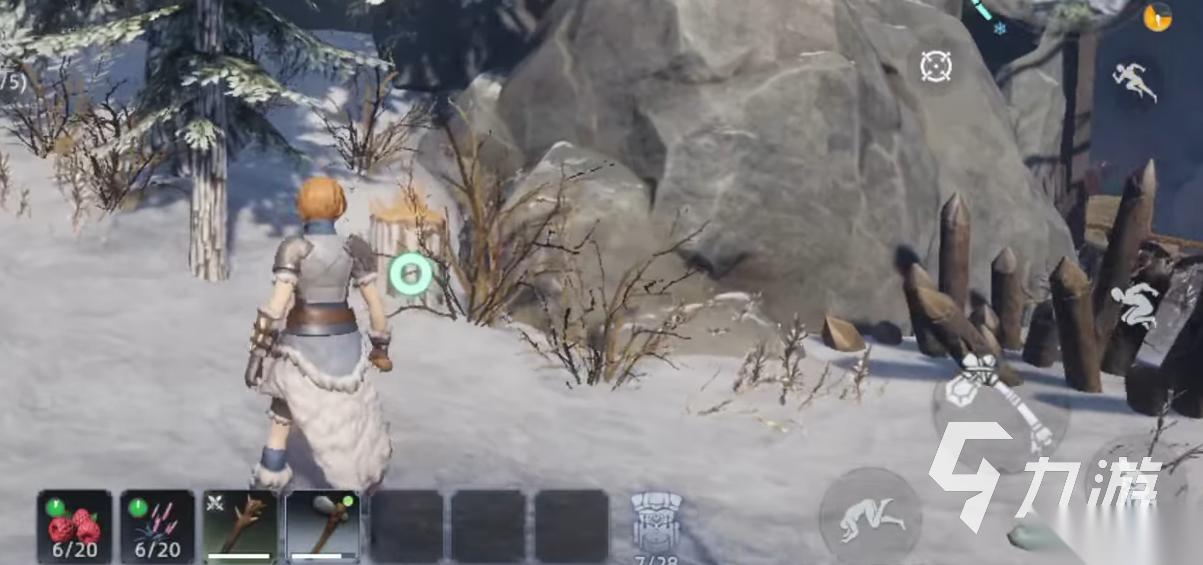The image size is (1203, 565).
Task: Activate the crosshair target lock icon
Action: click(x=936, y=66)
